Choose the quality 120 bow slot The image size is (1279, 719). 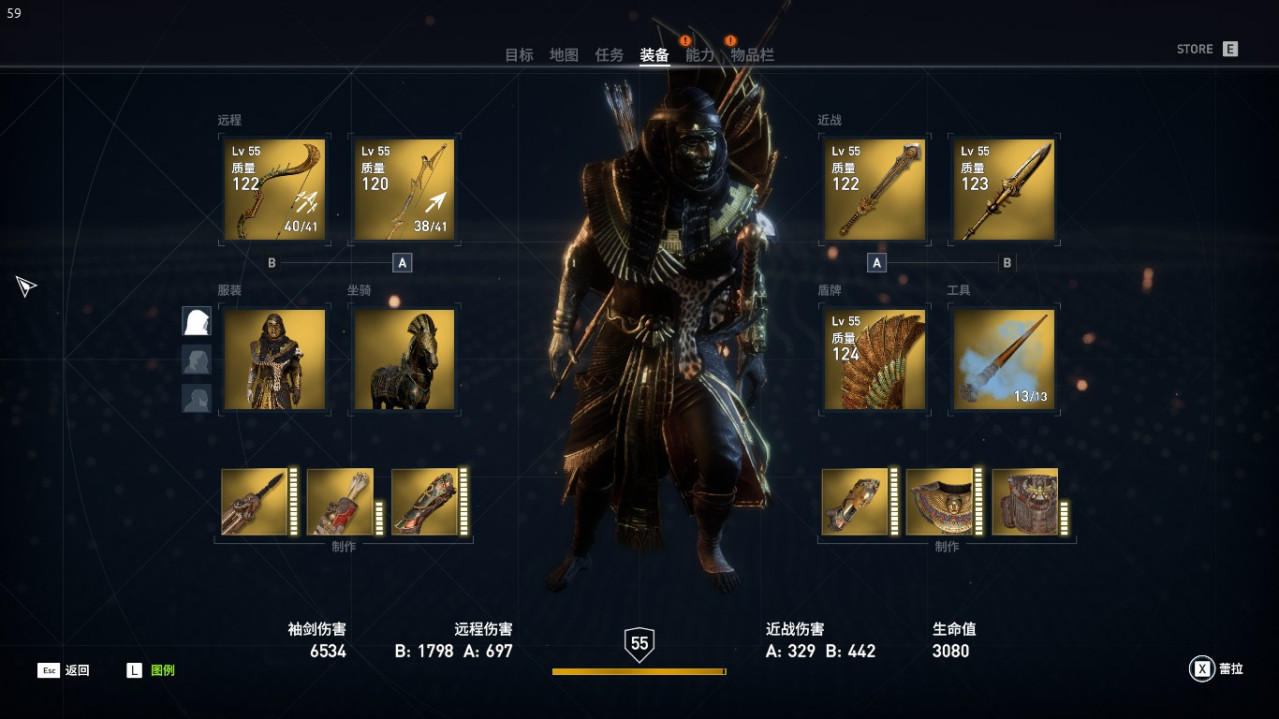[404, 190]
